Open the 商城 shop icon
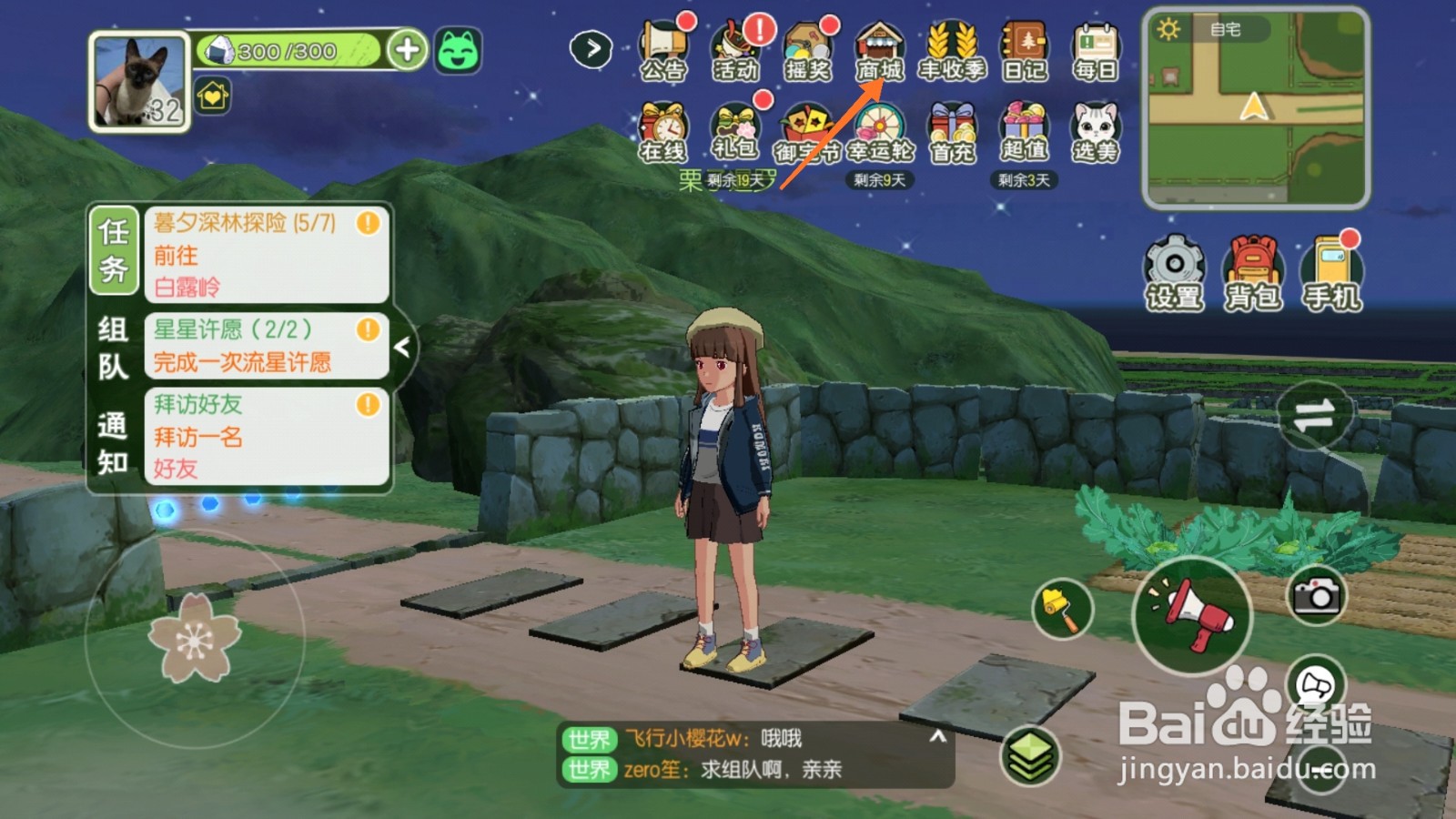Viewport: 1456px width, 819px height. click(x=879, y=52)
